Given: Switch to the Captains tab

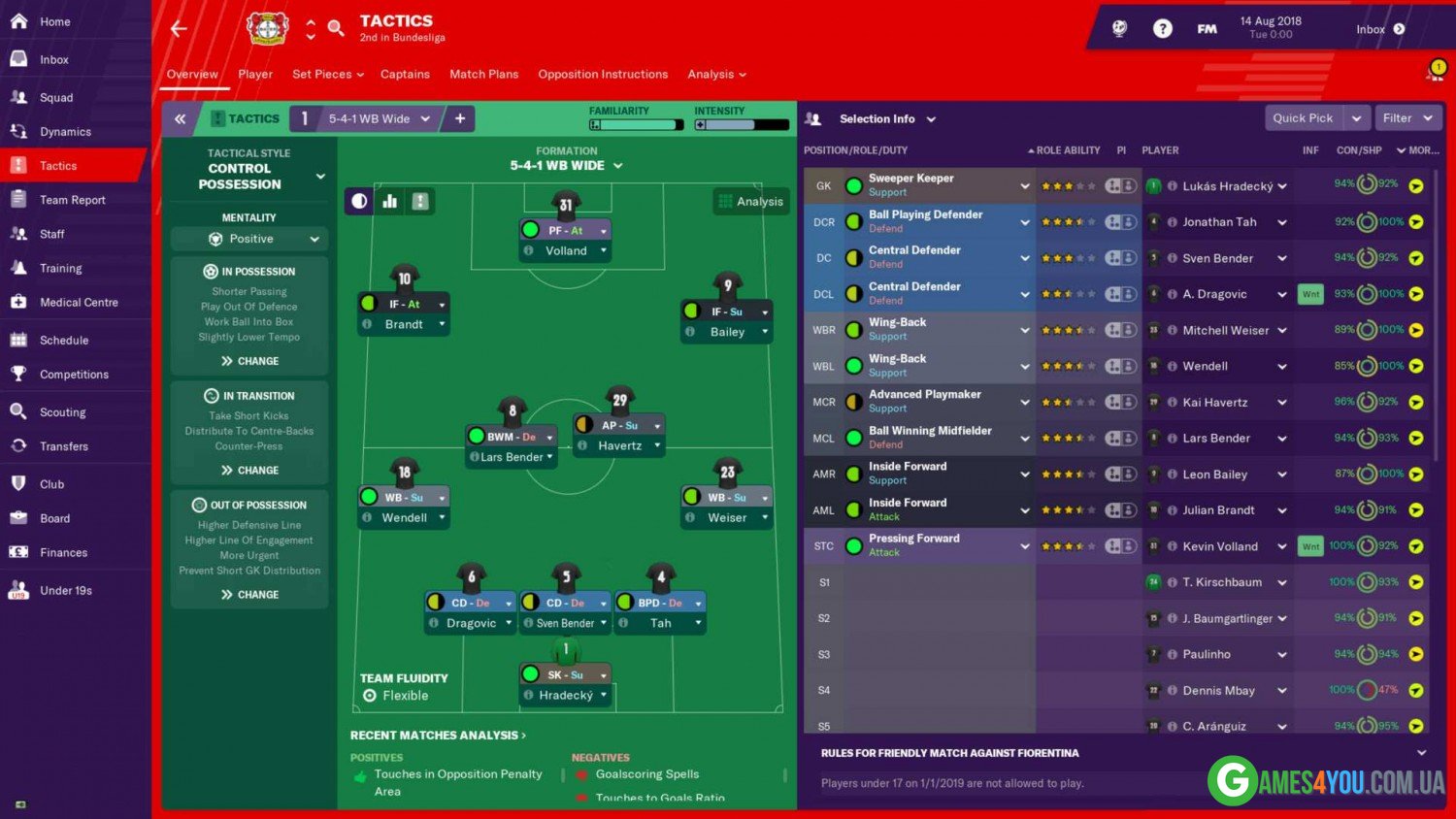Looking at the screenshot, I should click(405, 74).
